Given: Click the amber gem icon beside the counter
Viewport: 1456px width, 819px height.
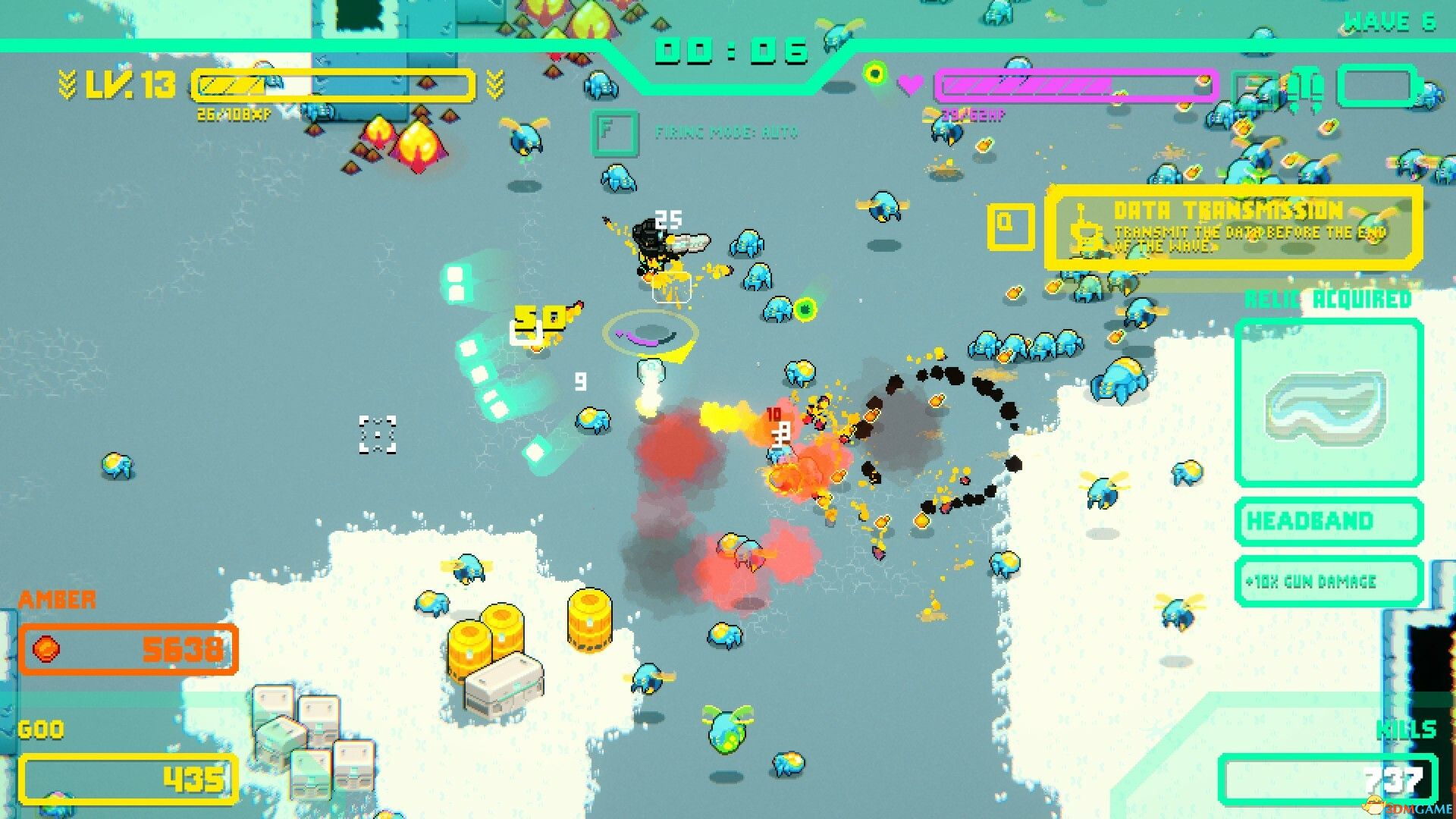Looking at the screenshot, I should click(47, 650).
